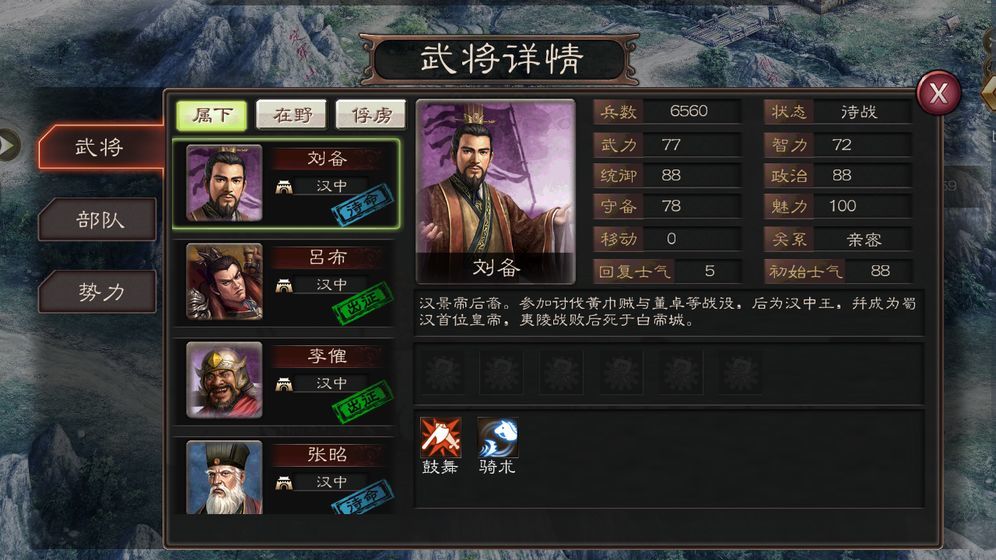Close the general details window
This screenshot has width=996, height=560.
[938, 93]
